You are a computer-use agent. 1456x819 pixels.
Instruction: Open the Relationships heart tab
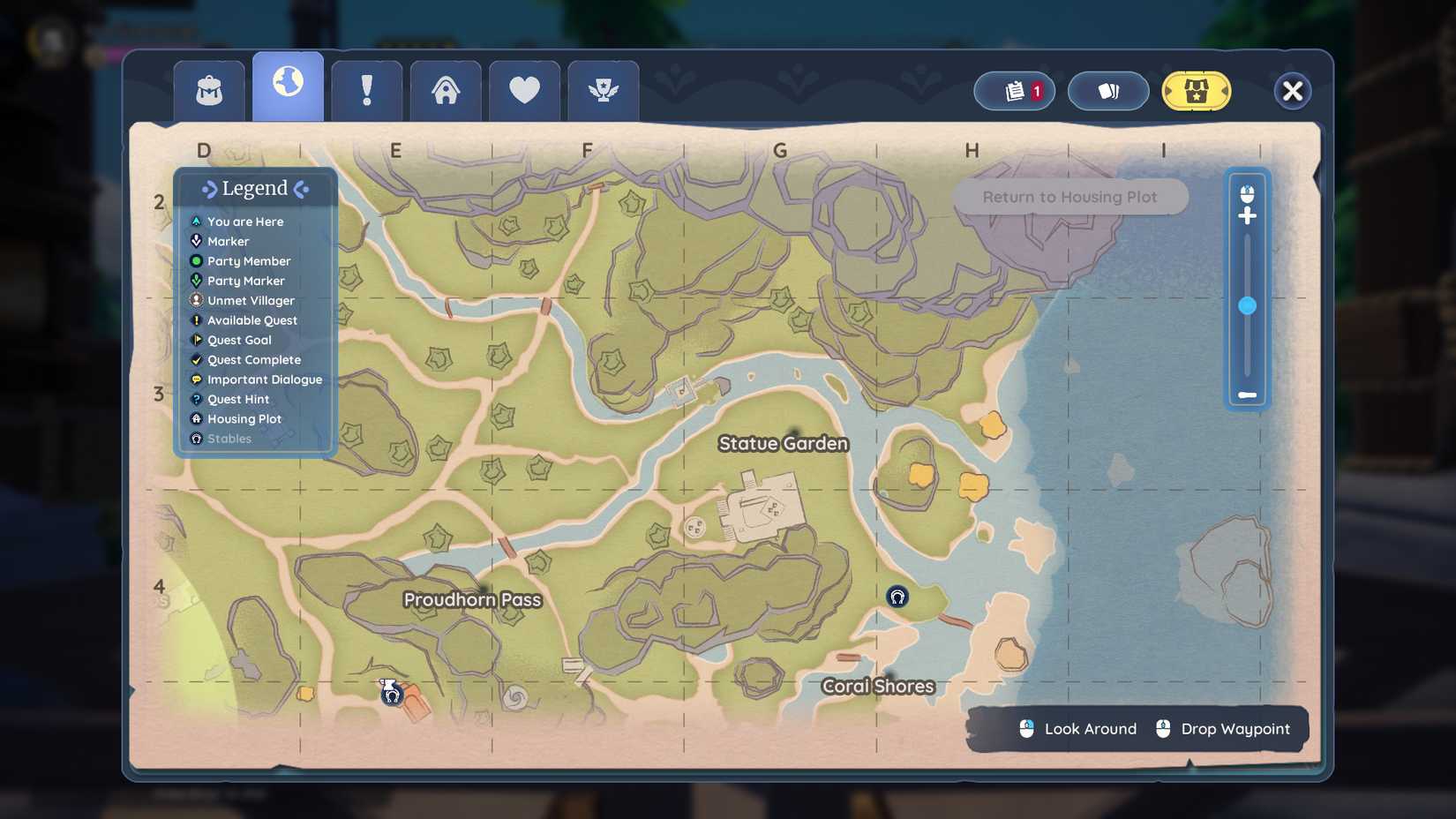[x=524, y=88]
